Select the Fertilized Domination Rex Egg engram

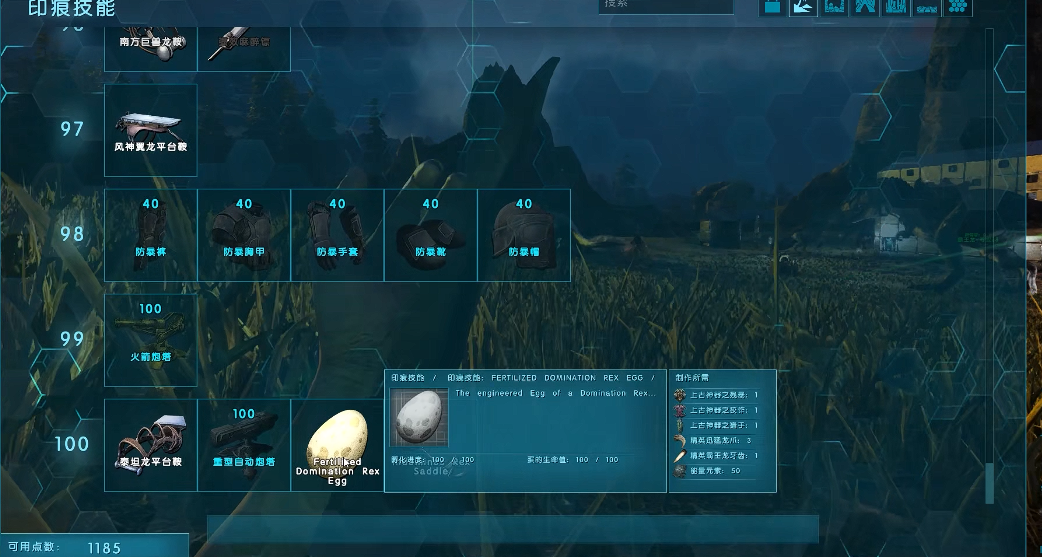pyautogui.click(x=337, y=444)
